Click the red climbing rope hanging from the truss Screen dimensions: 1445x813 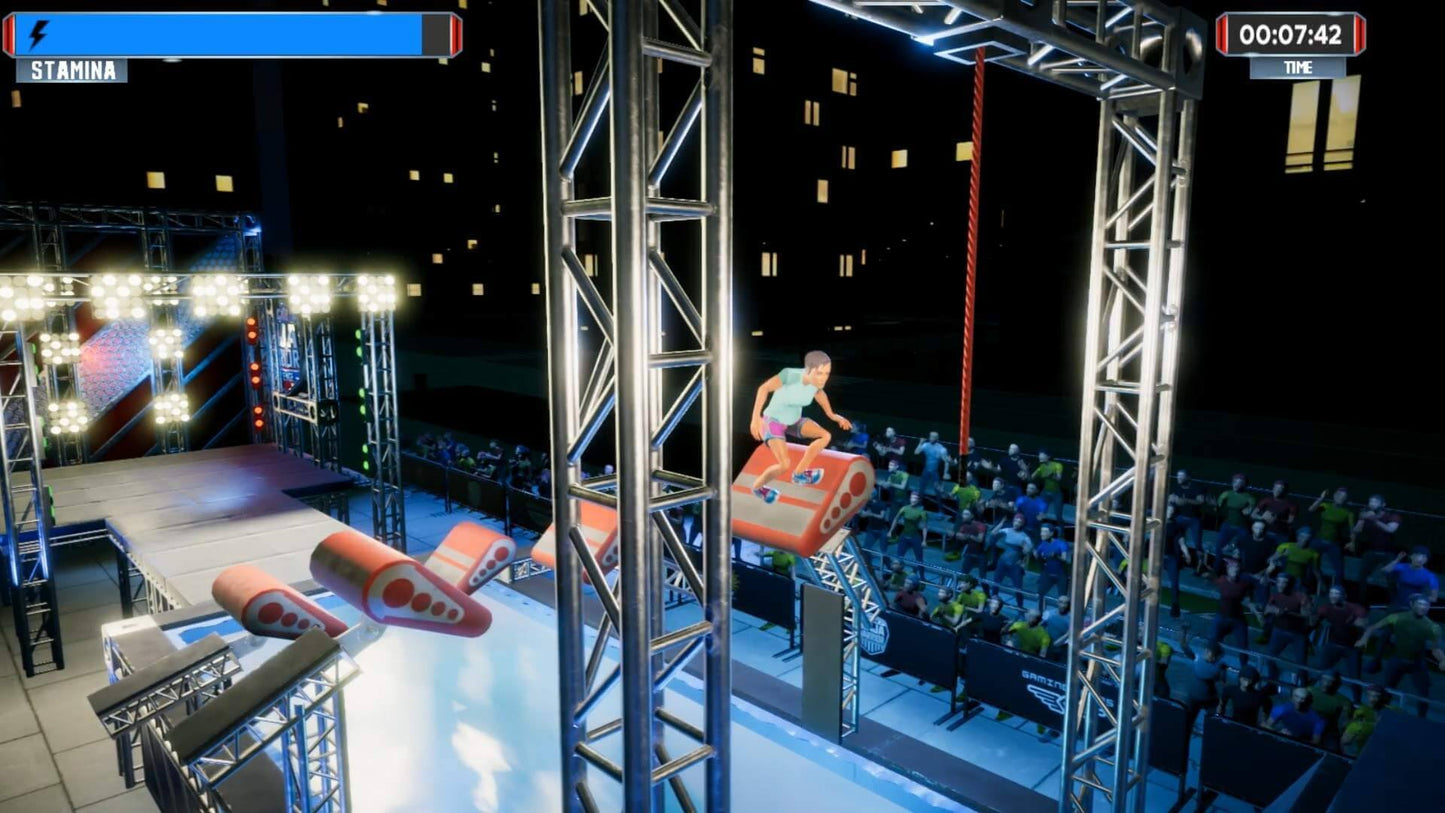click(x=974, y=250)
